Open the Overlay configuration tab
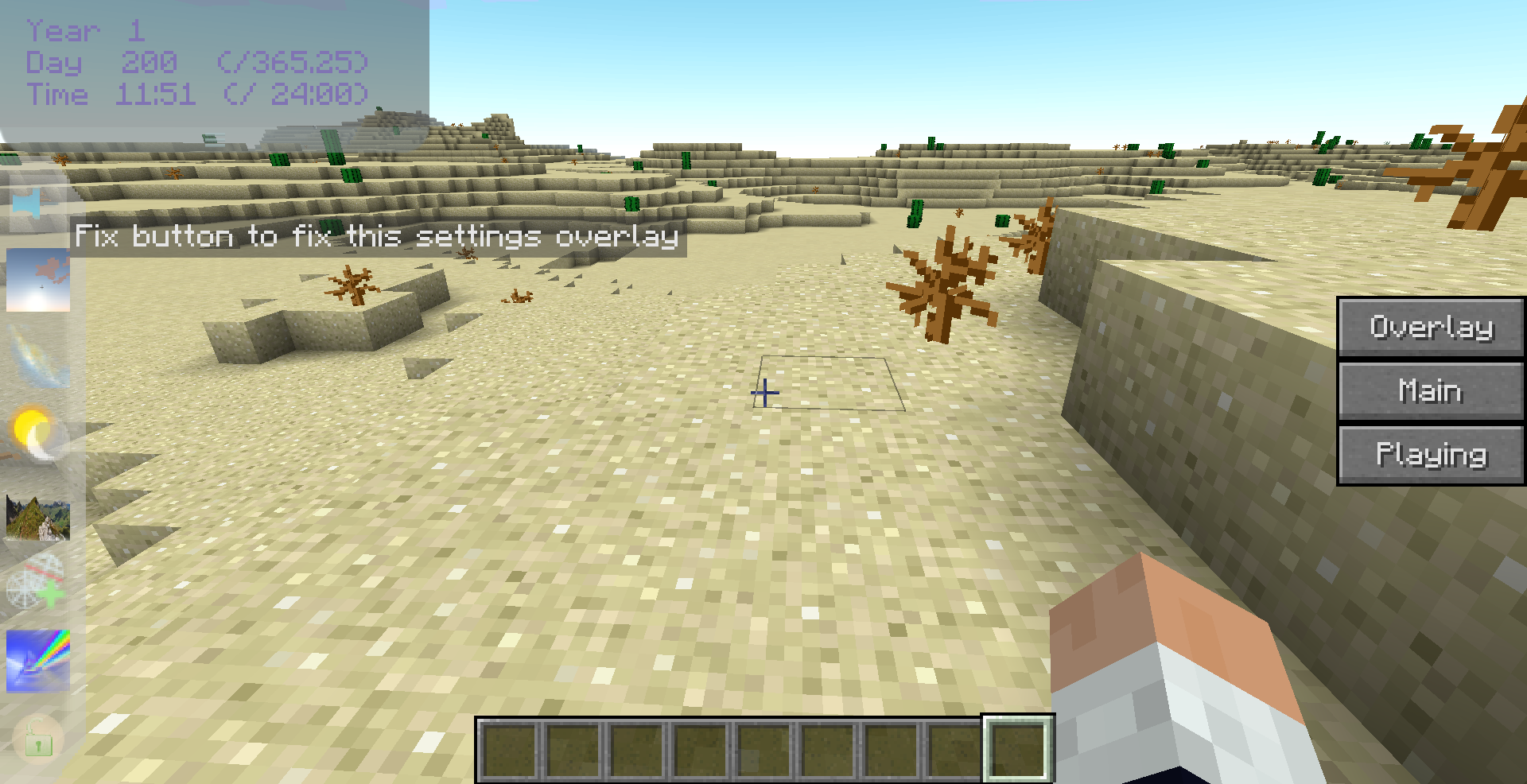1527x784 pixels. (1430, 327)
